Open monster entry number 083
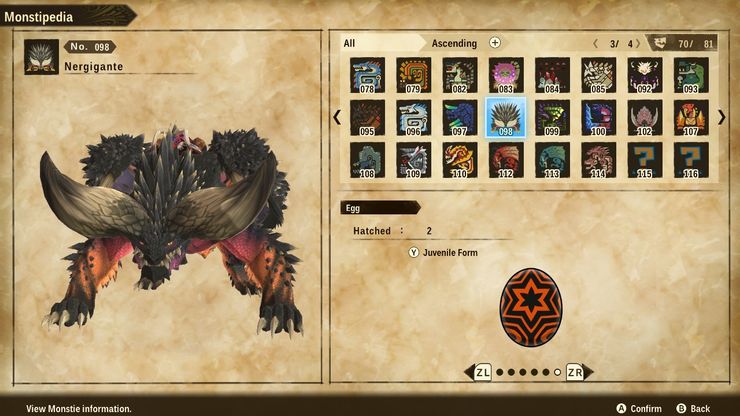The width and height of the screenshot is (740, 416). coord(506,74)
